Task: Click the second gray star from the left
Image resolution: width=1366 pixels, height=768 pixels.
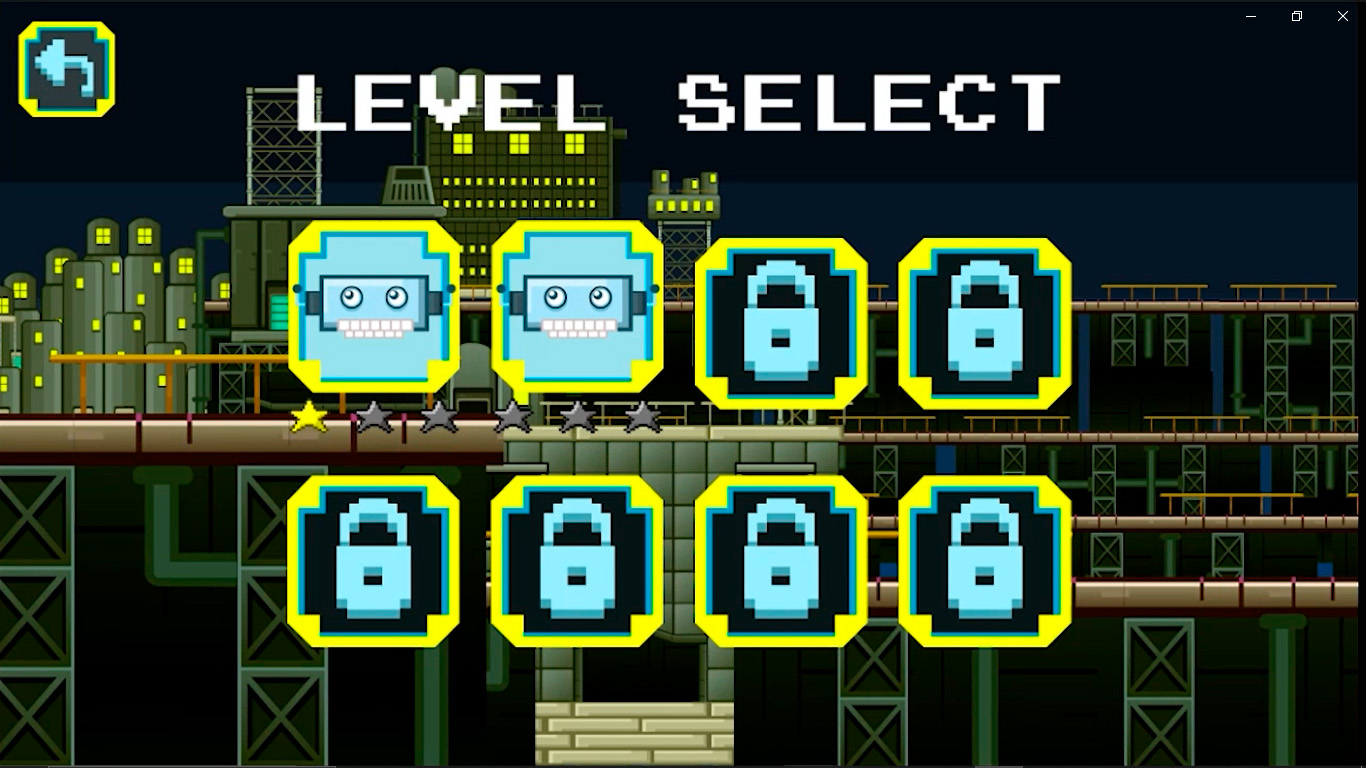Action: (437, 418)
